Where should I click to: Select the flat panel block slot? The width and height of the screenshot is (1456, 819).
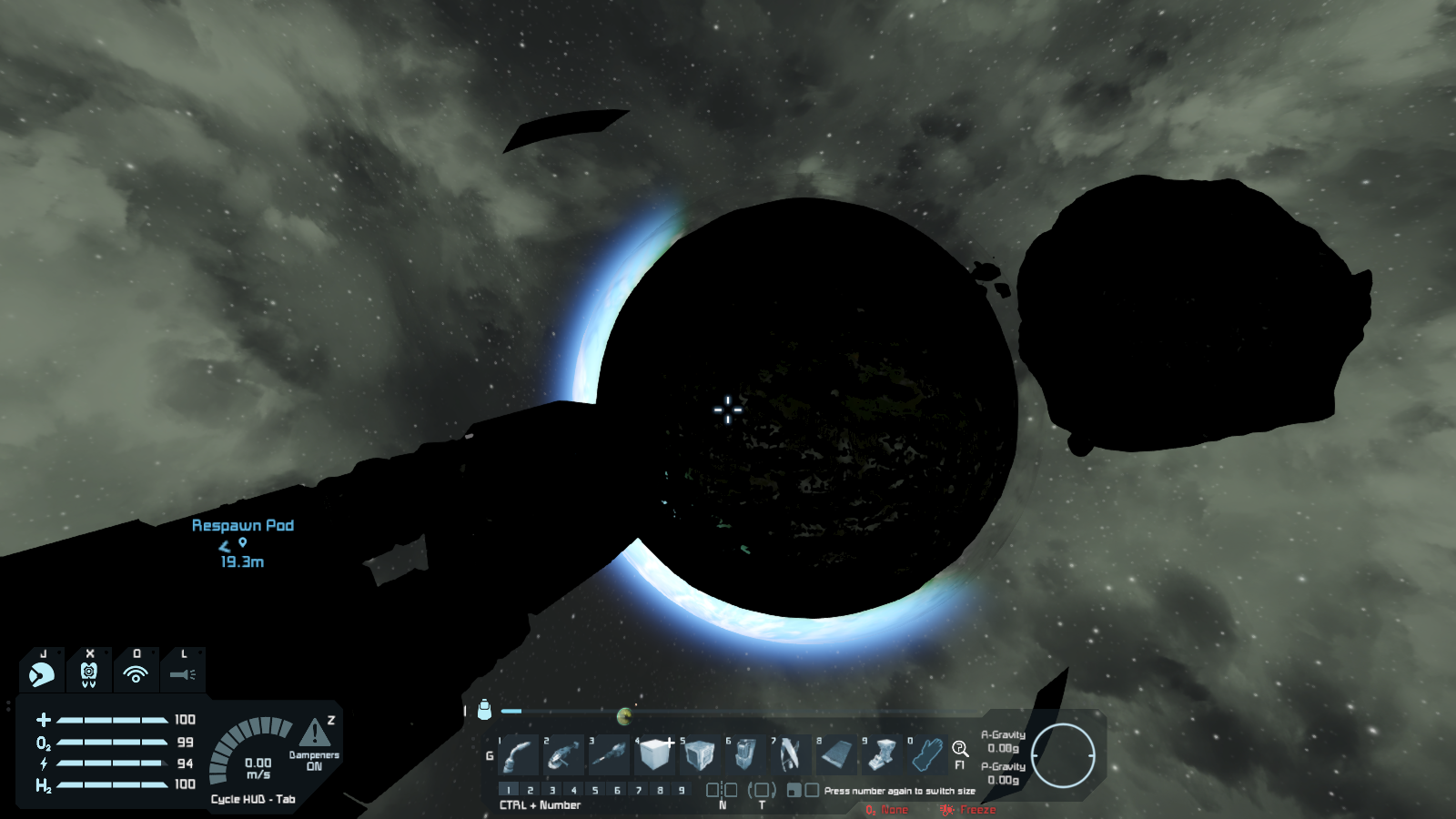coord(836,755)
